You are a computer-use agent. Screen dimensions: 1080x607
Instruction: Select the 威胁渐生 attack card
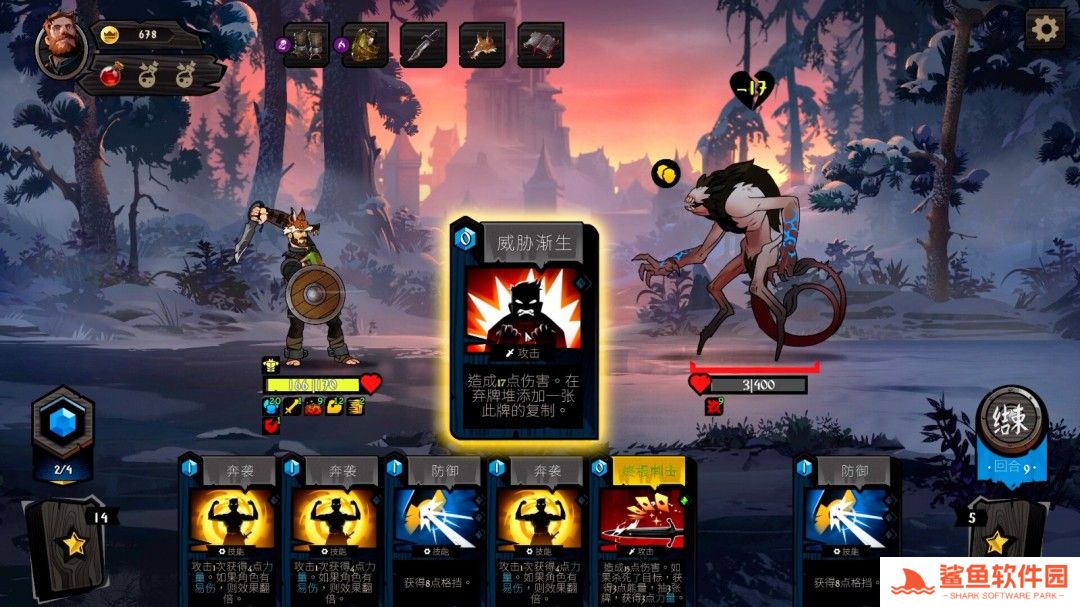(x=524, y=330)
